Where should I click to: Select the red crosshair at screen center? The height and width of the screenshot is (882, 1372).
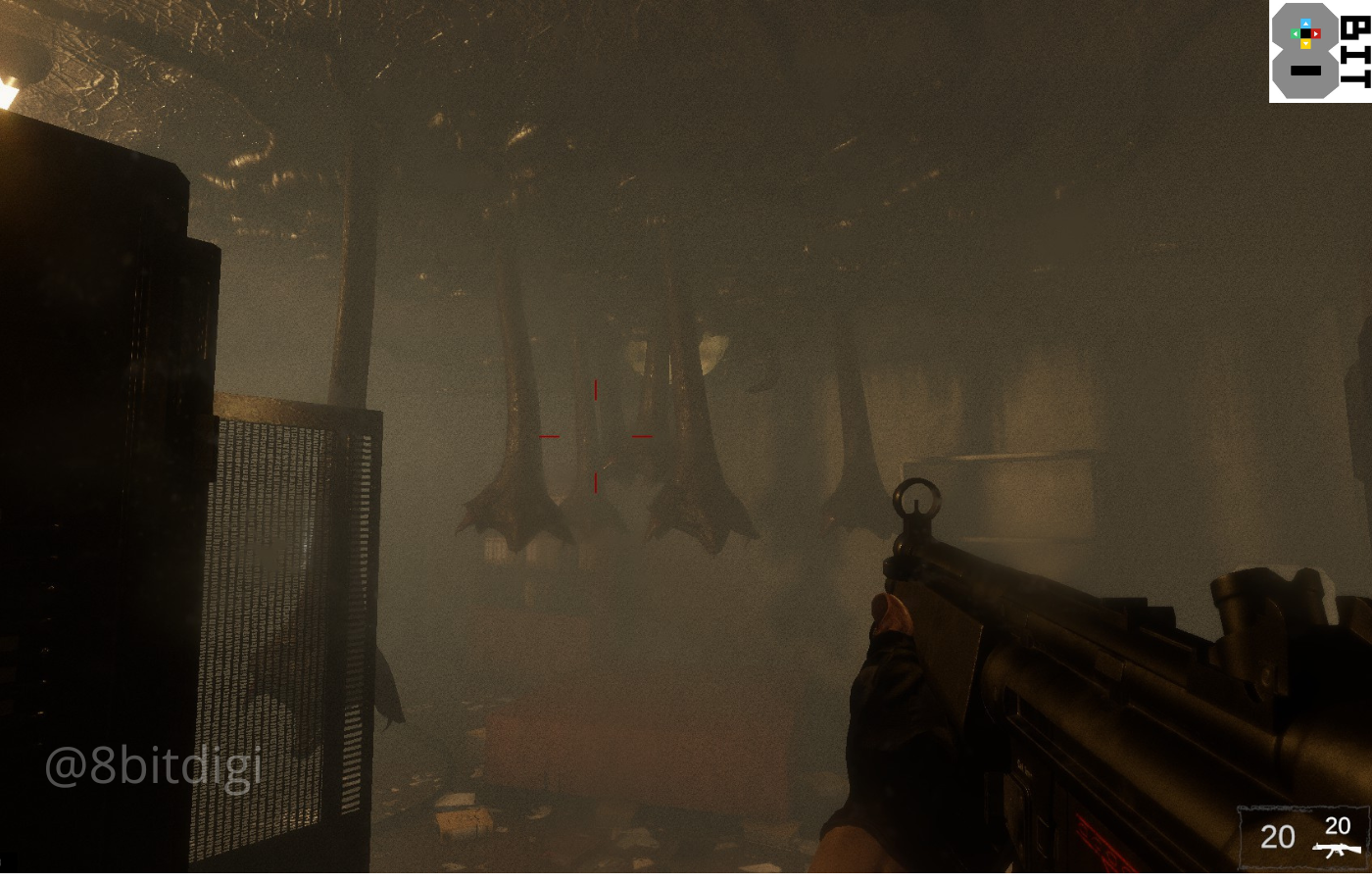pos(595,438)
